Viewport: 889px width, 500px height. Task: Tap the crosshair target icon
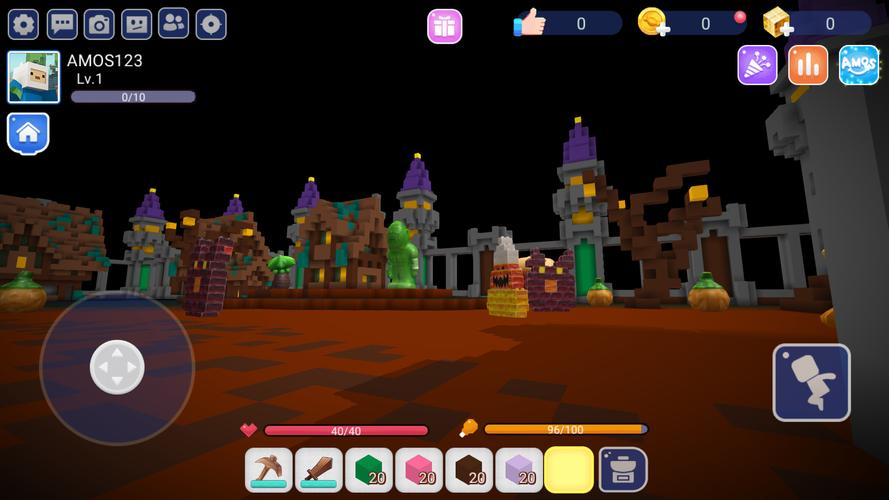pyautogui.click(x=211, y=24)
